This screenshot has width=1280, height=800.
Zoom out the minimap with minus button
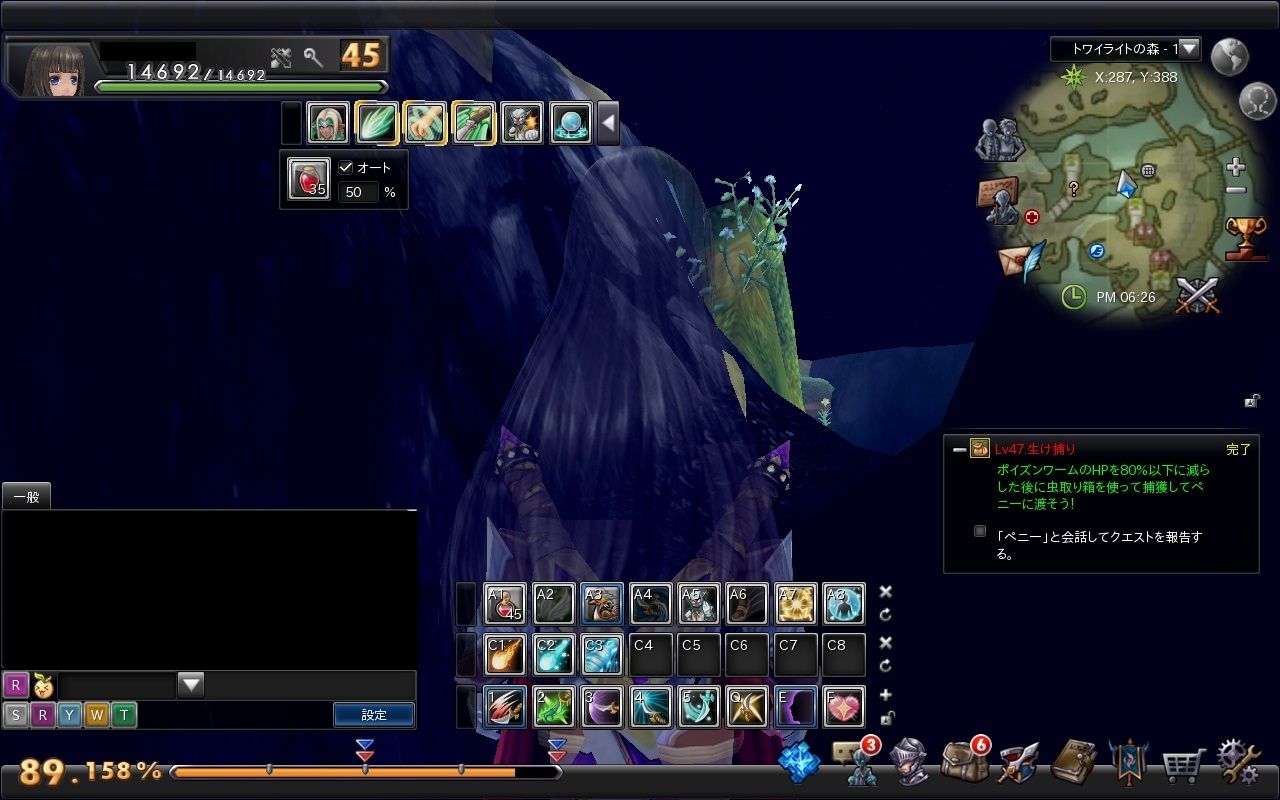click(x=1236, y=190)
